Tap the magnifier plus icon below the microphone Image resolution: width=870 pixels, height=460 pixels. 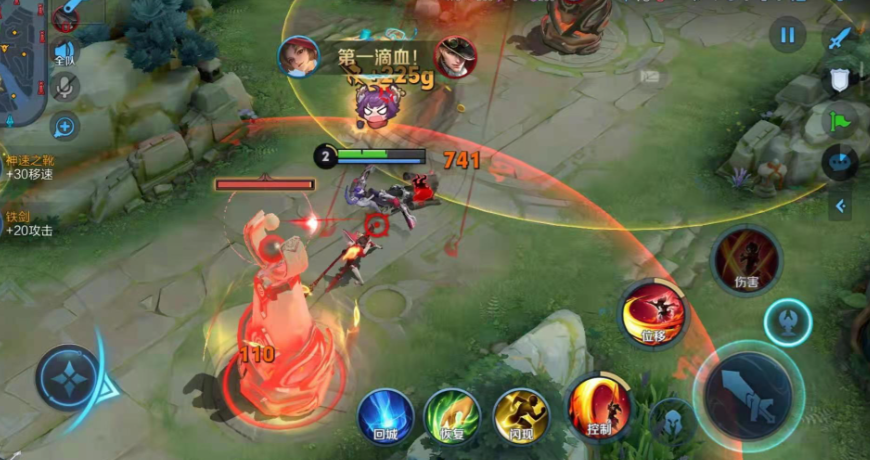(65, 126)
